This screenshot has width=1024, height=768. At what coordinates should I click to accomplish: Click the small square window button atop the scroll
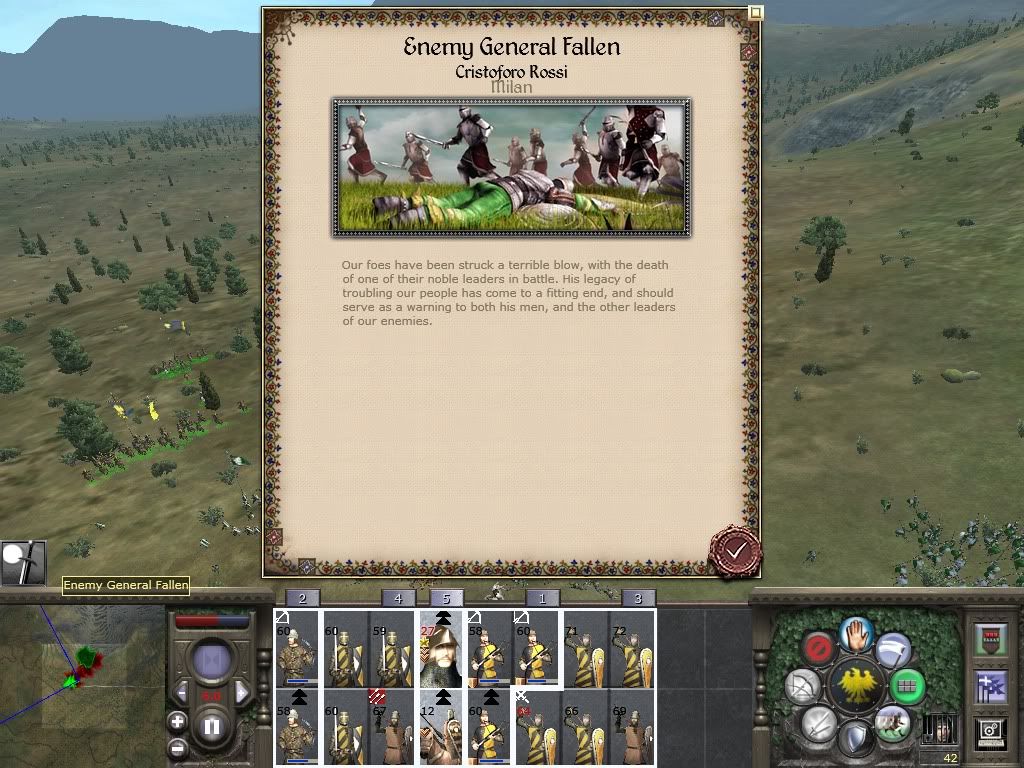click(x=756, y=12)
